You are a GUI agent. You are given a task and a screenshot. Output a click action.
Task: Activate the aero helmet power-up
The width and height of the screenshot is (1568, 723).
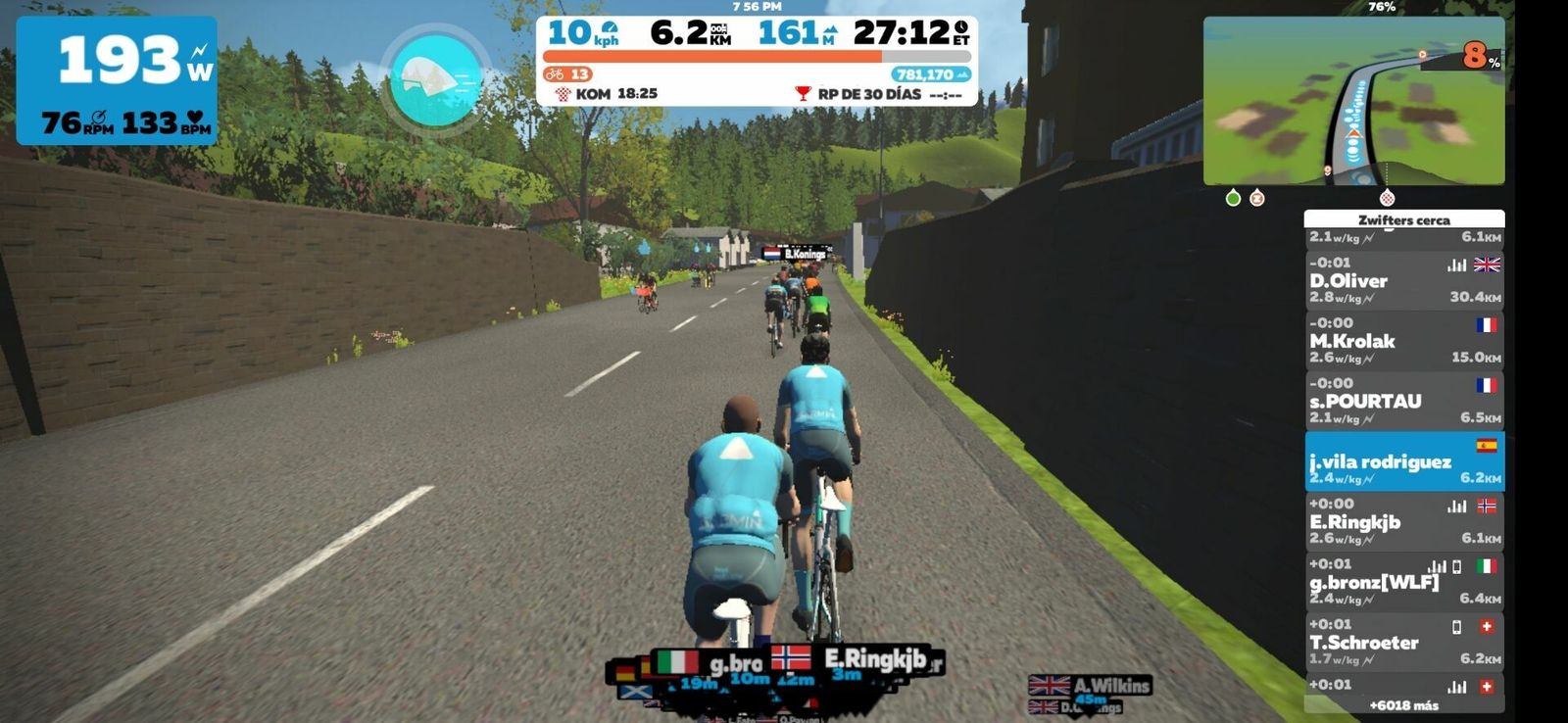[x=436, y=79]
